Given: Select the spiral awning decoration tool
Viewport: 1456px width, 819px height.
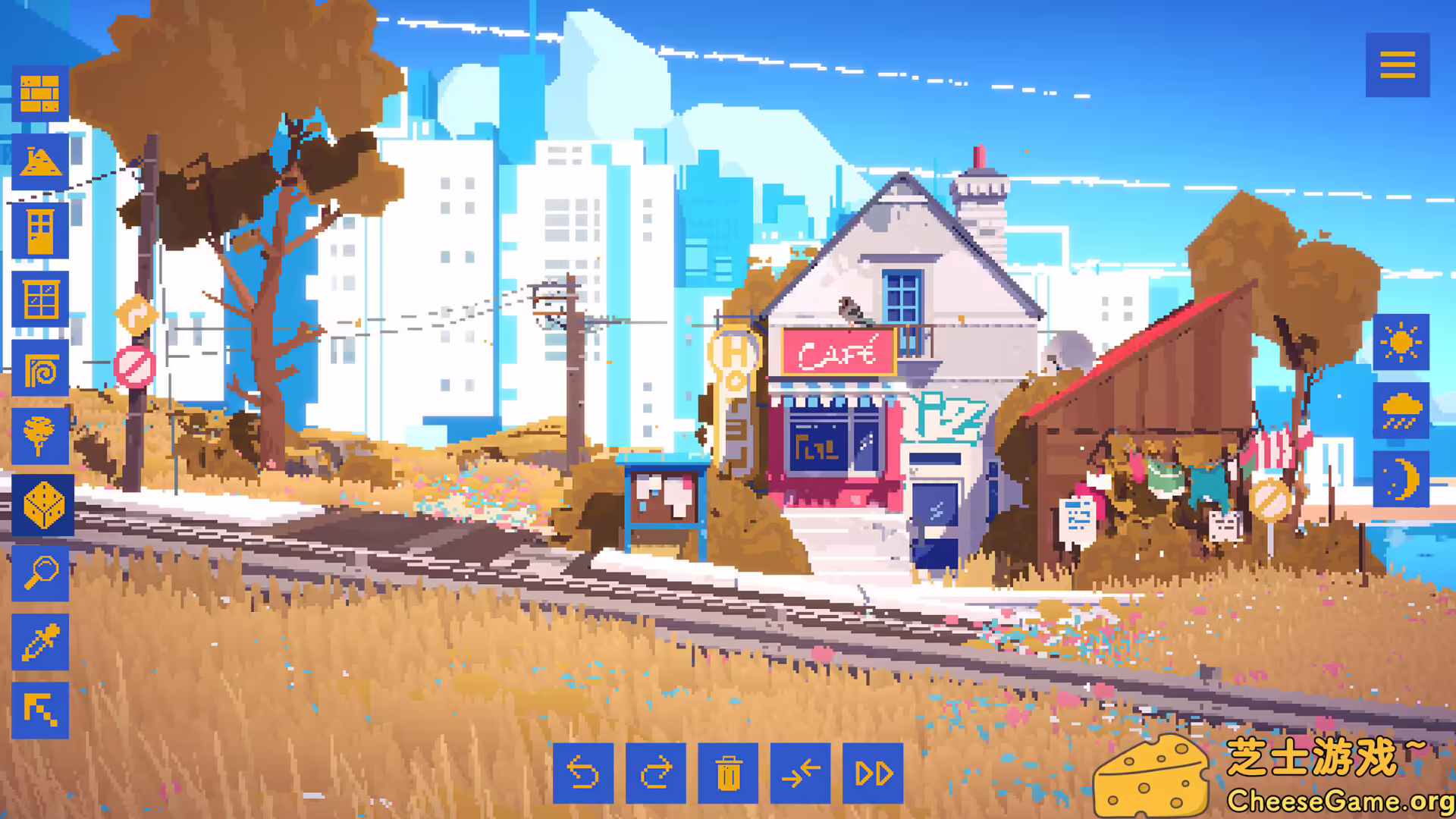Looking at the screenshot, I should 41,366.
